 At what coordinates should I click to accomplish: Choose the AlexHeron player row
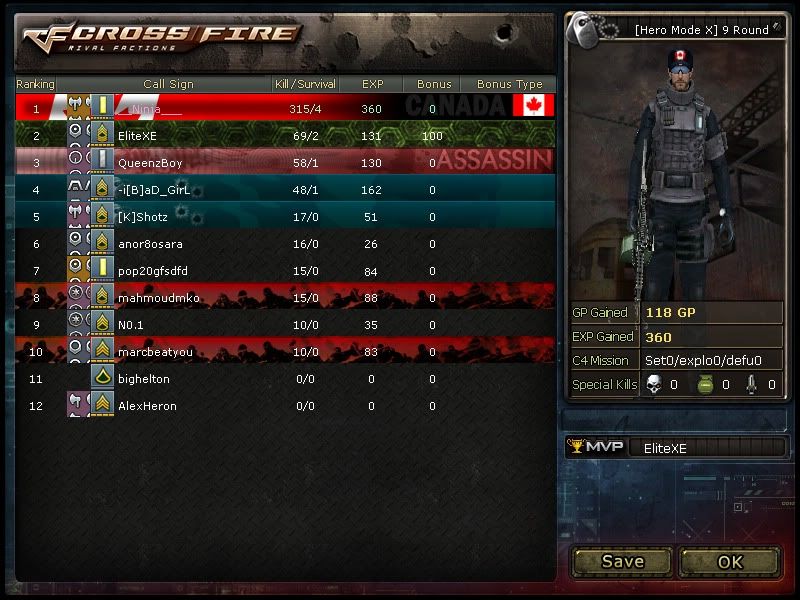[285, 406]
